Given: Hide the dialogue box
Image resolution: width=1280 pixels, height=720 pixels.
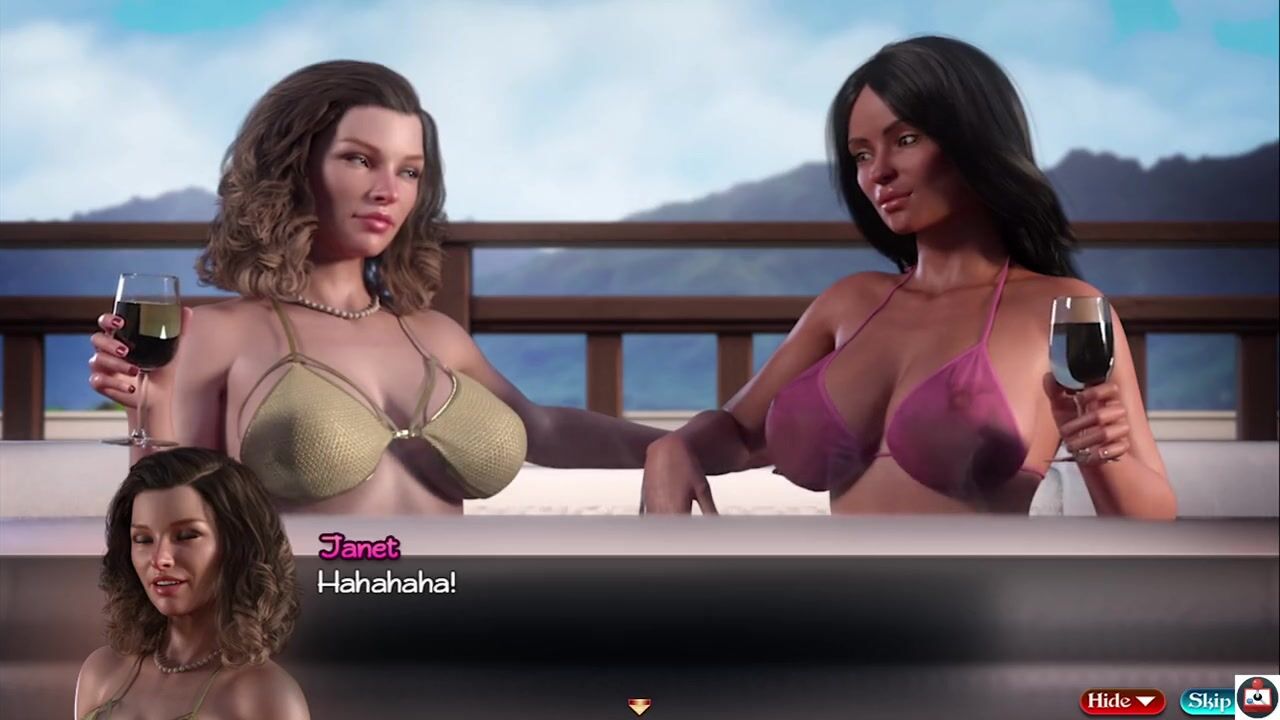Looking at the screenshot, I should pos(1122,701).
